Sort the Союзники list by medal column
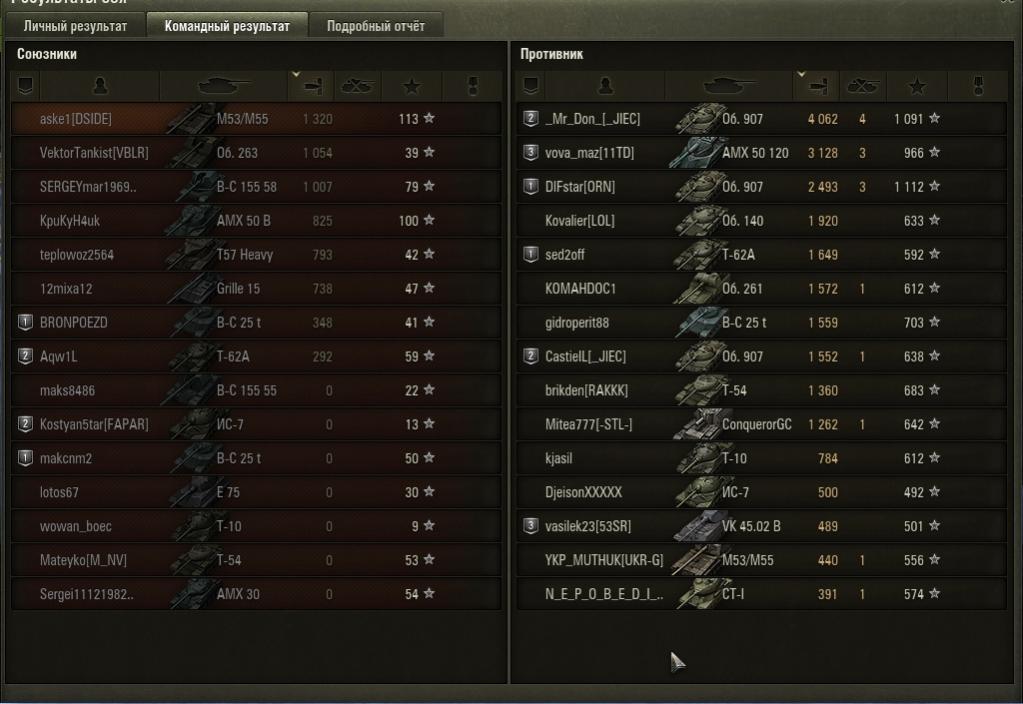1023x704 pixels. [x=472, y=87]
